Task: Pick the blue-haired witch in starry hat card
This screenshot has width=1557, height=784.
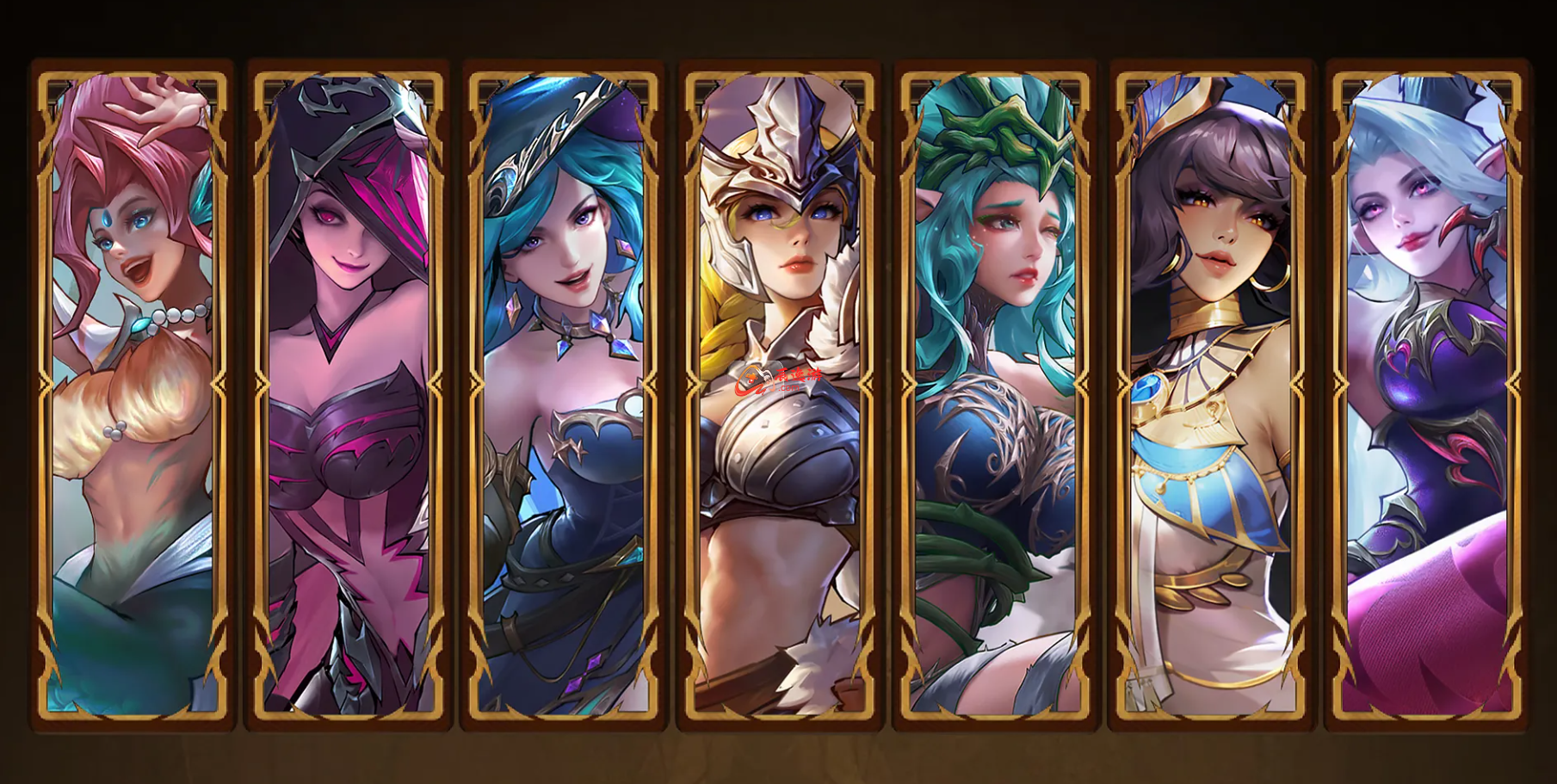Action: click(564, 396)
